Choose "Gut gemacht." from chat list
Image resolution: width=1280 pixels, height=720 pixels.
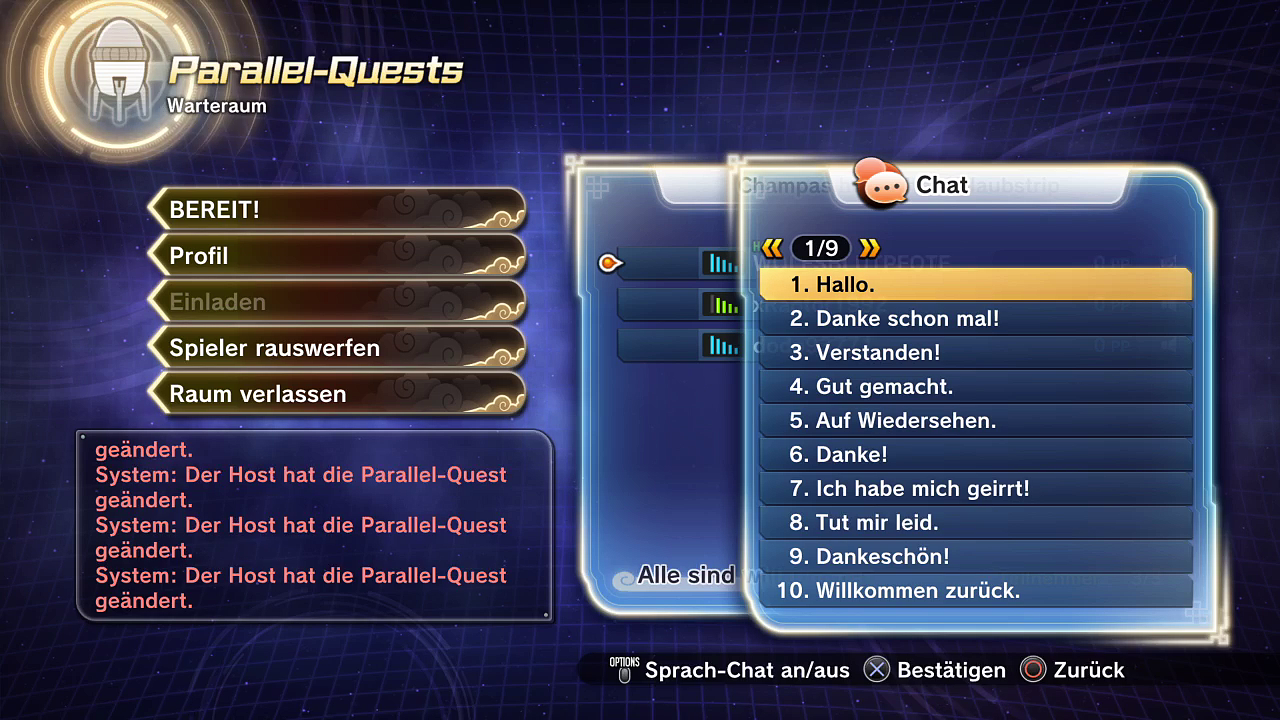point(975,387)
